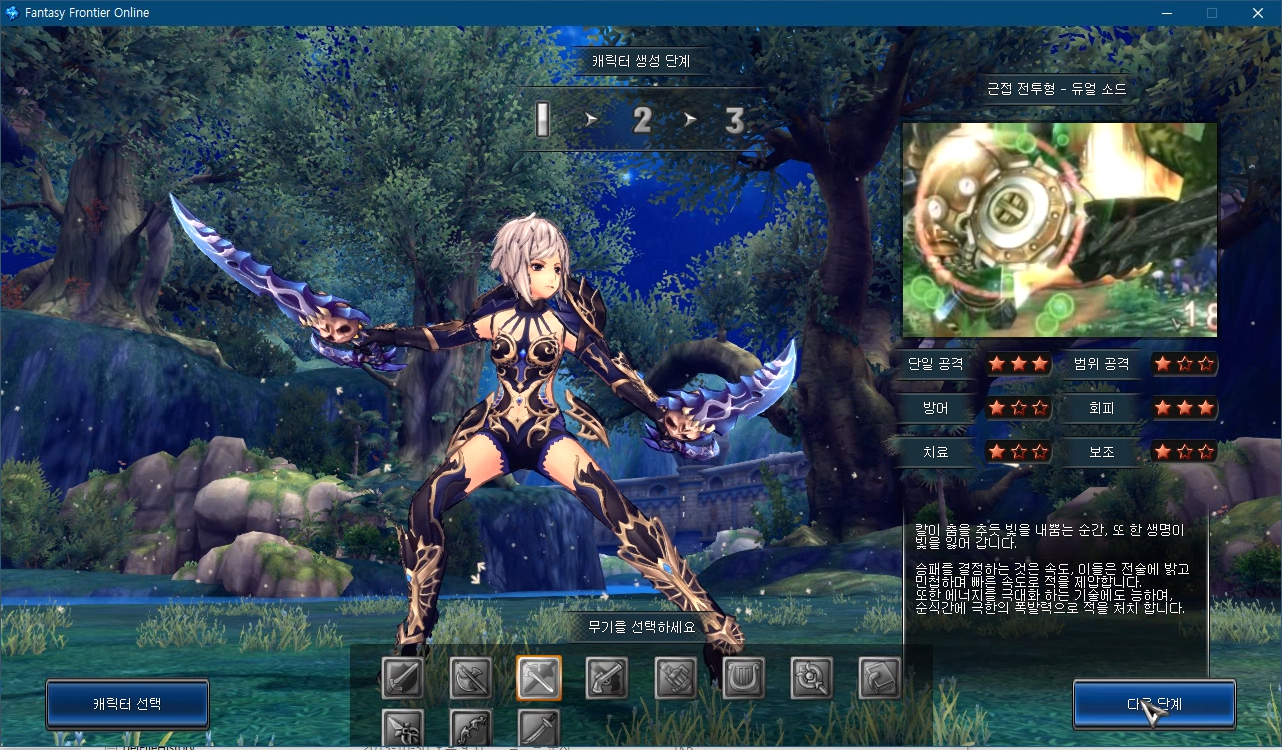
Task: Close the Fantasy Frontier Online window
Action: point(1258,13)
